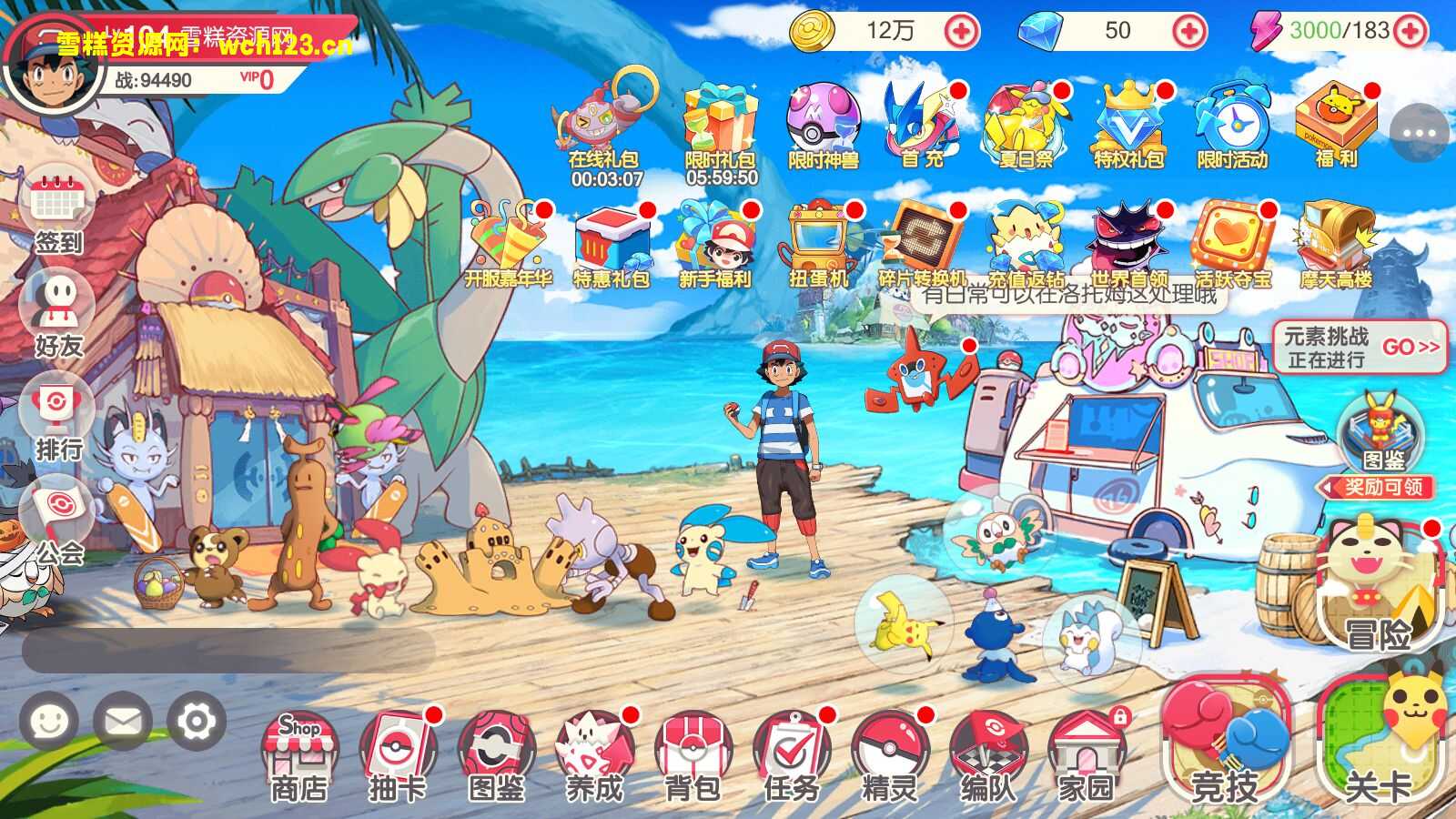Open the 任务 quest list
This screenshot has width=1456, height=819.
point(792,755)
